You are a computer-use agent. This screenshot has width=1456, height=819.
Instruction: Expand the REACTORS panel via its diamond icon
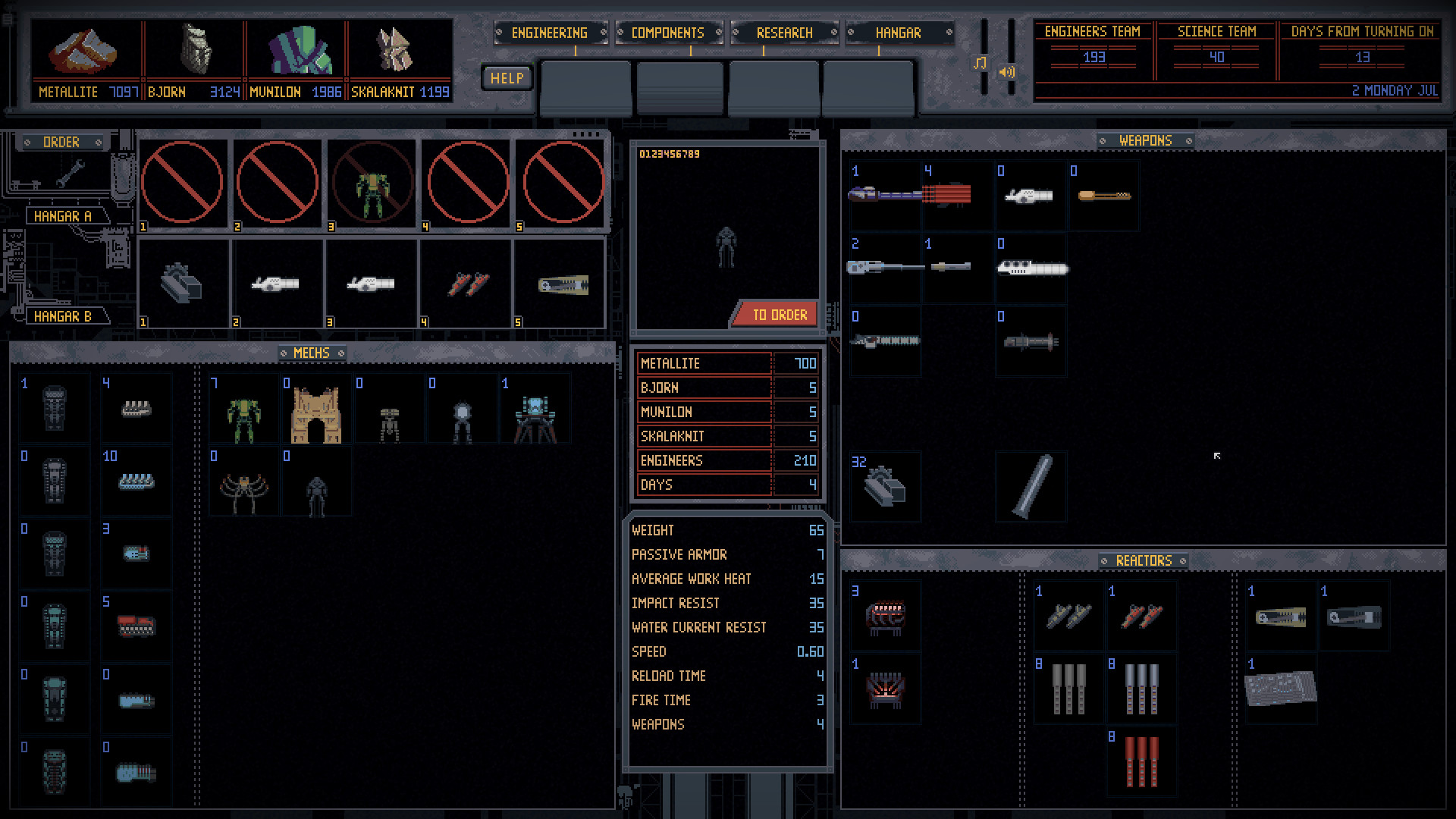(1104, 561)
